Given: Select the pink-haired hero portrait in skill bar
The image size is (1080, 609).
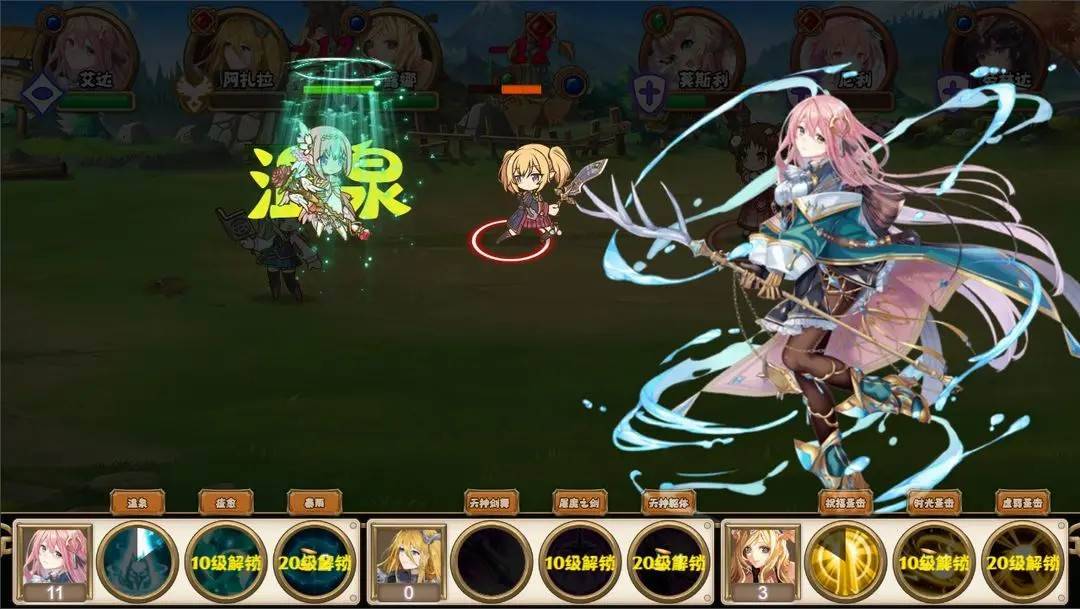Looking at the screenshot, I should pos(57,558).
